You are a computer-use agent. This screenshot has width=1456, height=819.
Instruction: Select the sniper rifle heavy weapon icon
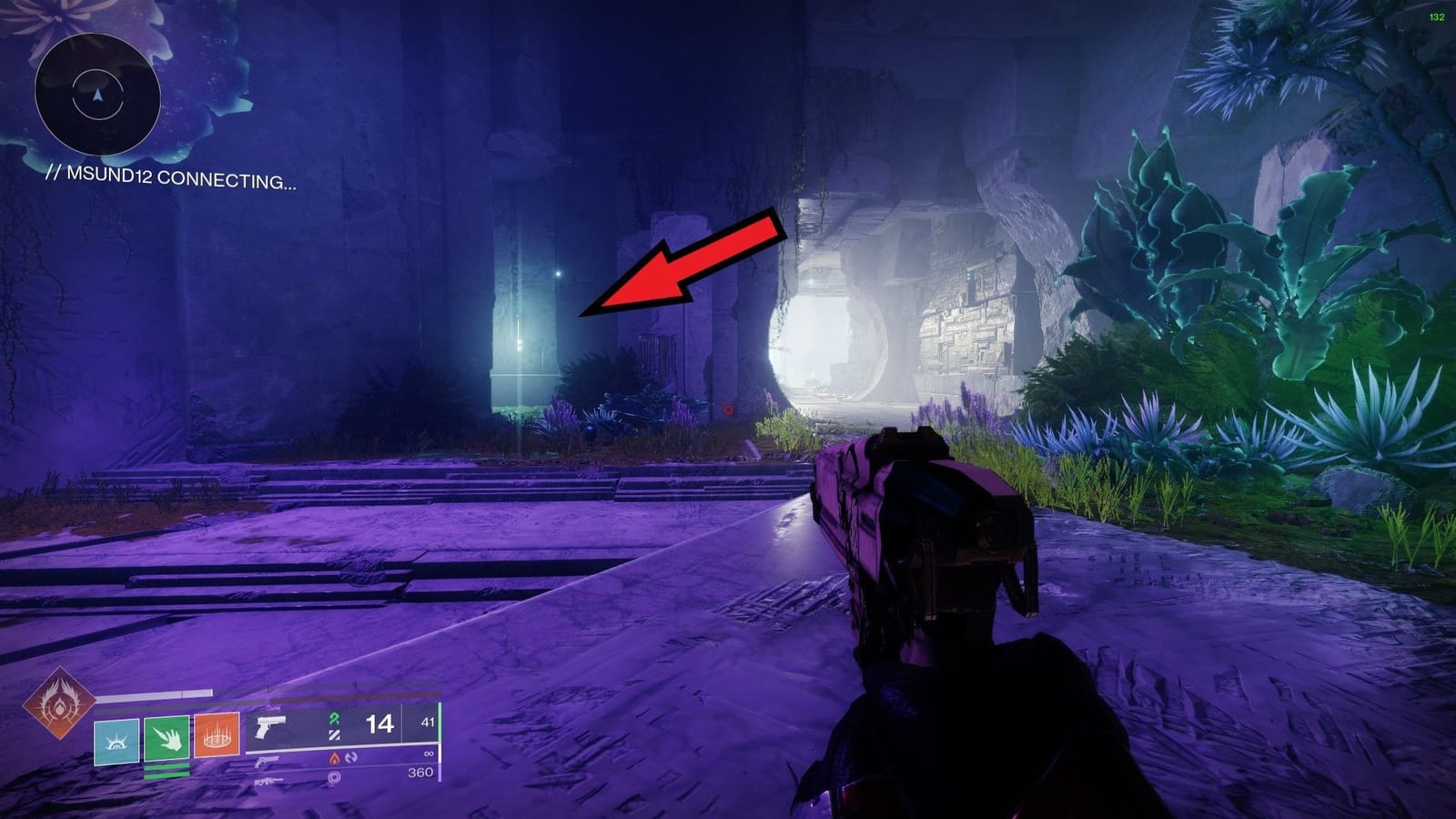click(x=268, y=782)
